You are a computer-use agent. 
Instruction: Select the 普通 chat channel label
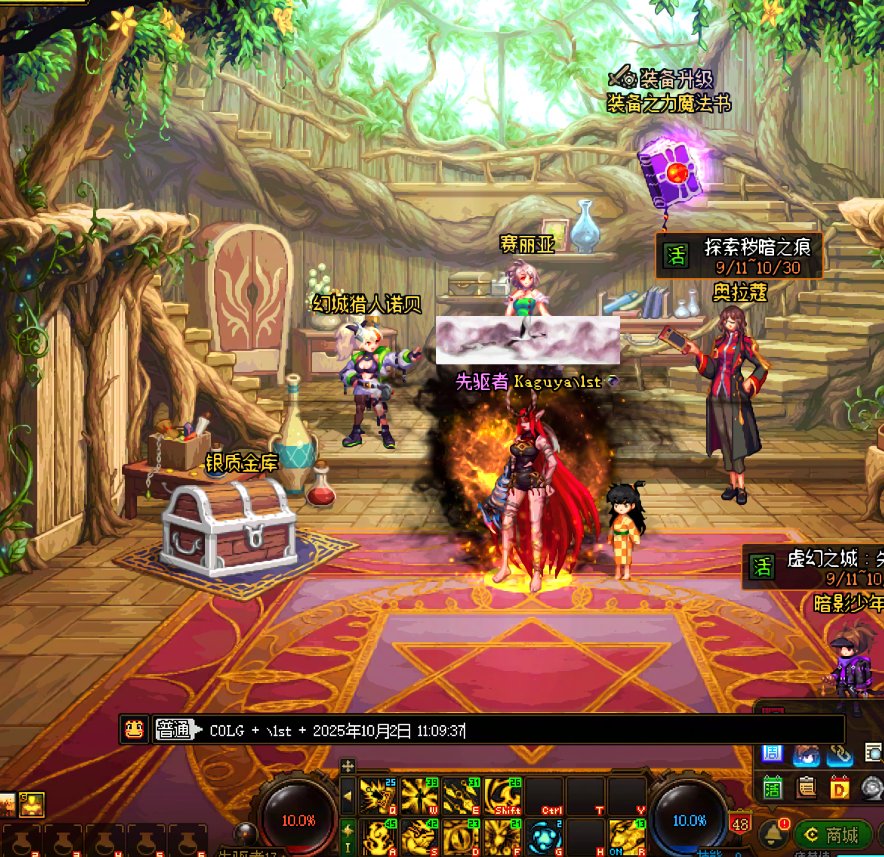174,730
